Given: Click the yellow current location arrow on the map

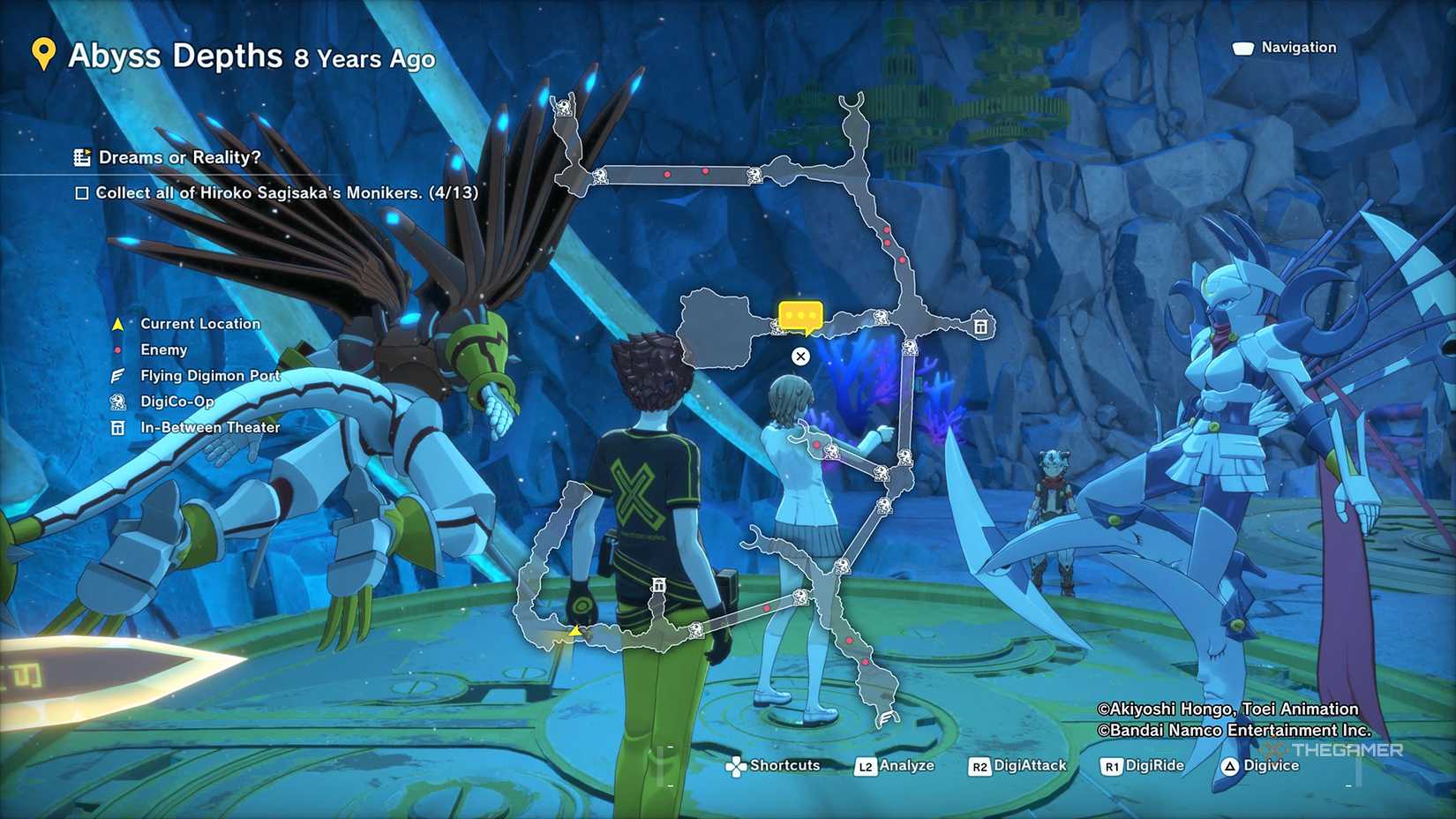Looking at the screenshot, I should pyautogui.click(x=574, y=632).
